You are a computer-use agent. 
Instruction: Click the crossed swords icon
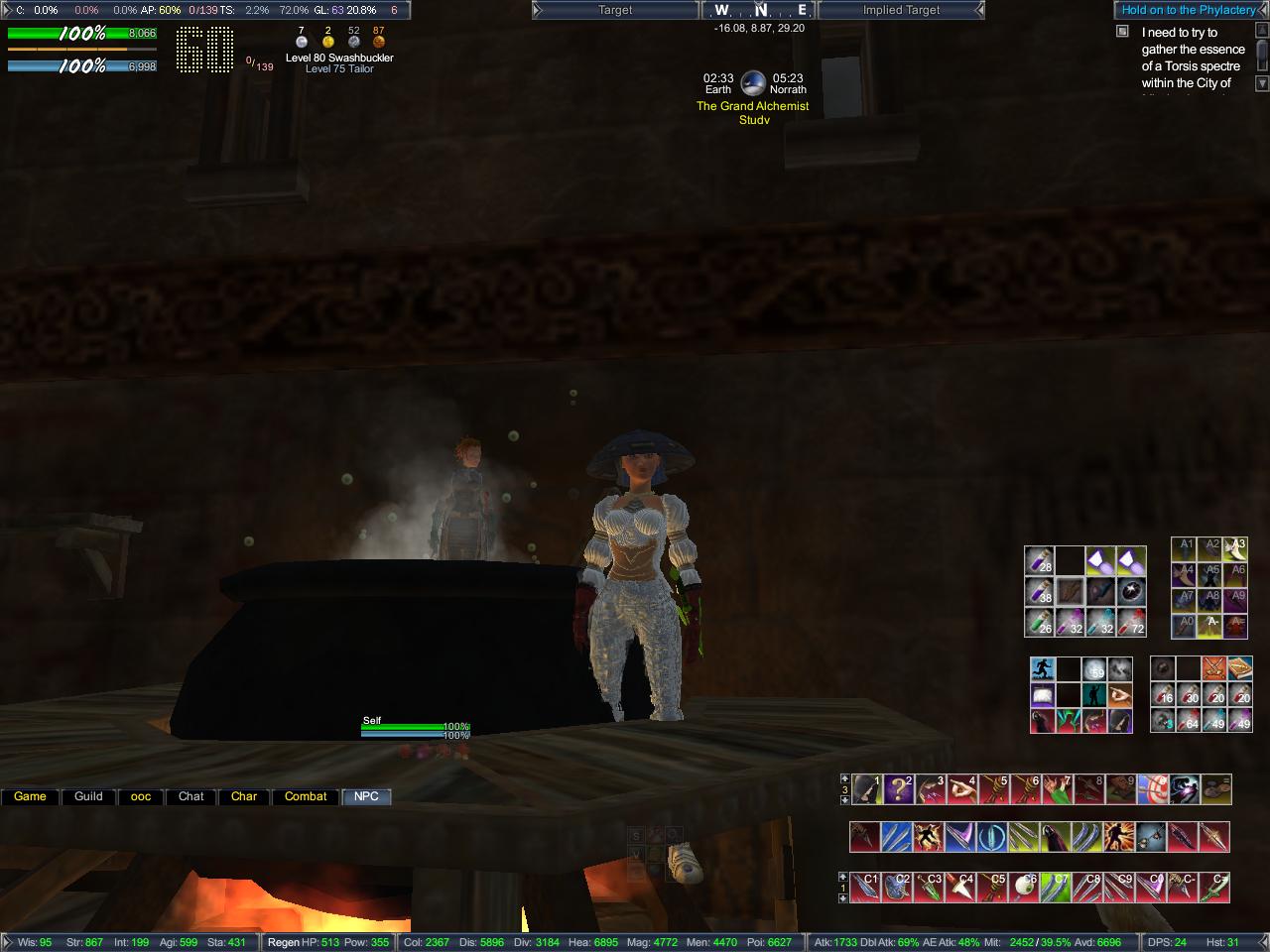pyautogui.click(x=1212, y=669)
